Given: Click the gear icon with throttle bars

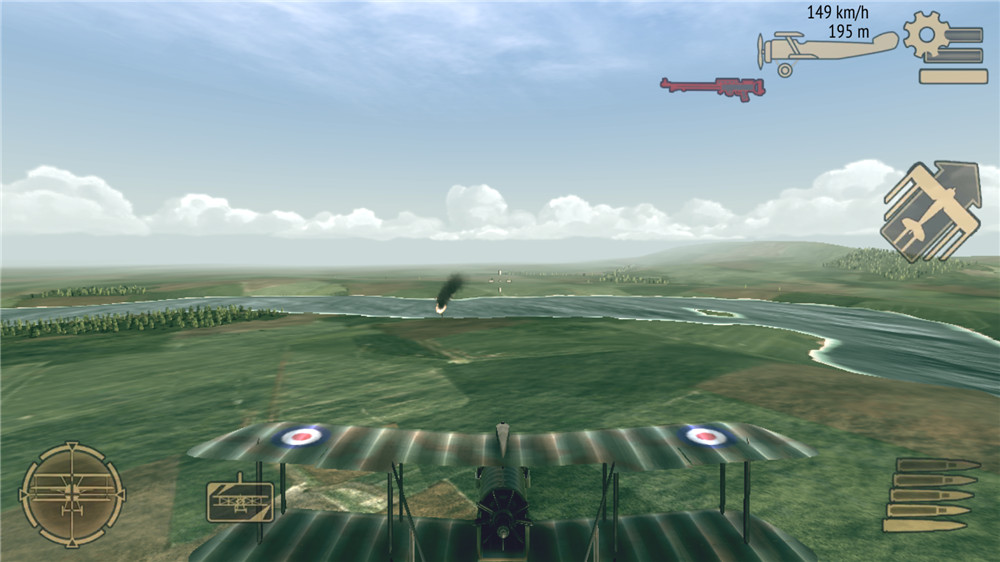Looking at the screenshot, I should (944, 48).
